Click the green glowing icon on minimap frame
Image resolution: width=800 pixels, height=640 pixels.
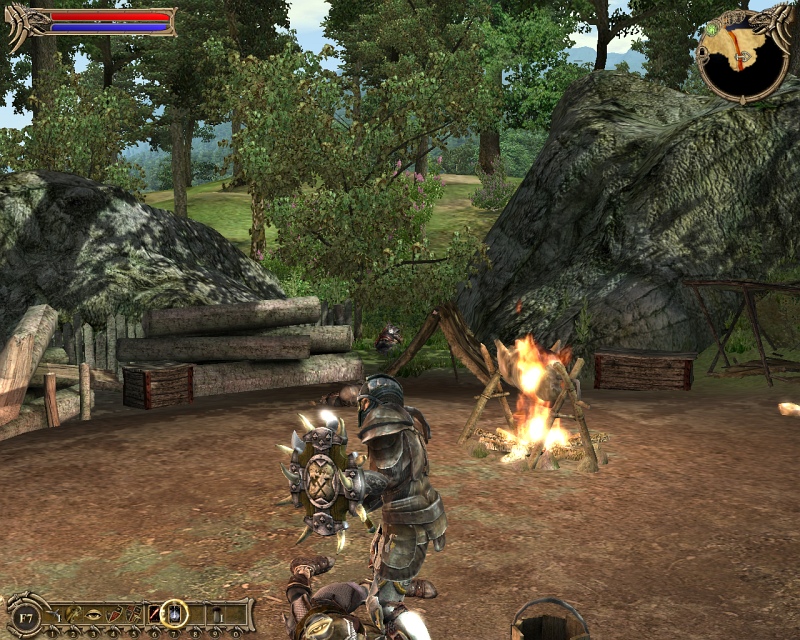click(x=711, y=30)
